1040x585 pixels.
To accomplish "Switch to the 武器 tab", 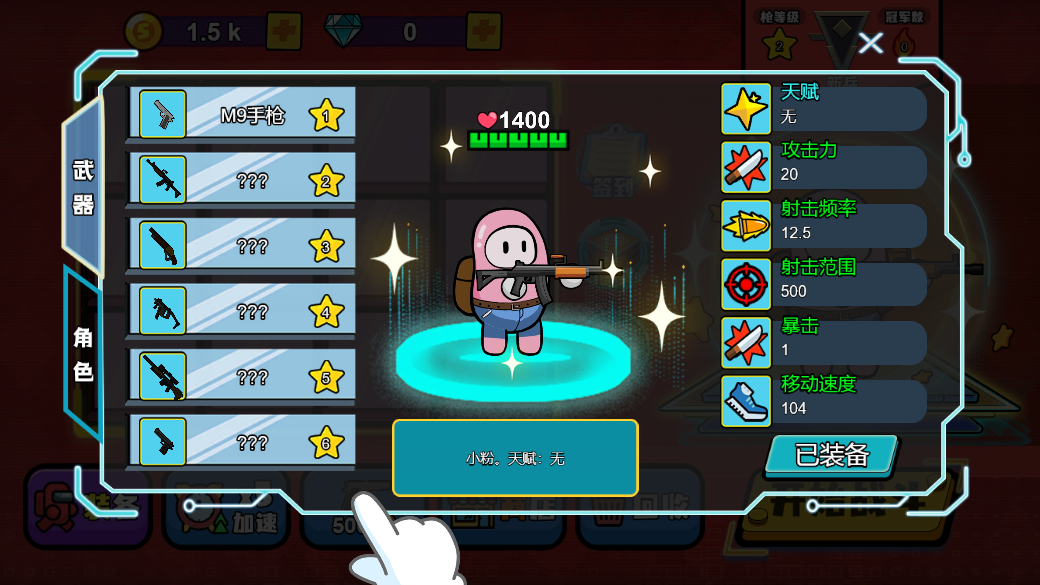I will pos(83,187).
